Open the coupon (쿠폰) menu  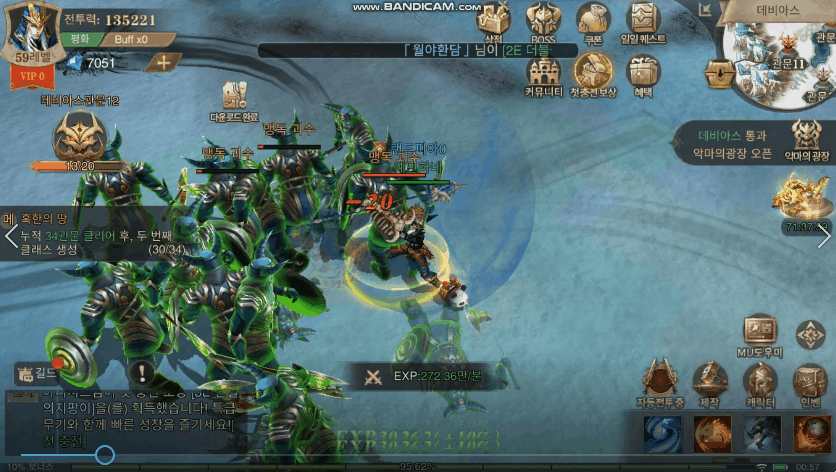tap(593, 20)
